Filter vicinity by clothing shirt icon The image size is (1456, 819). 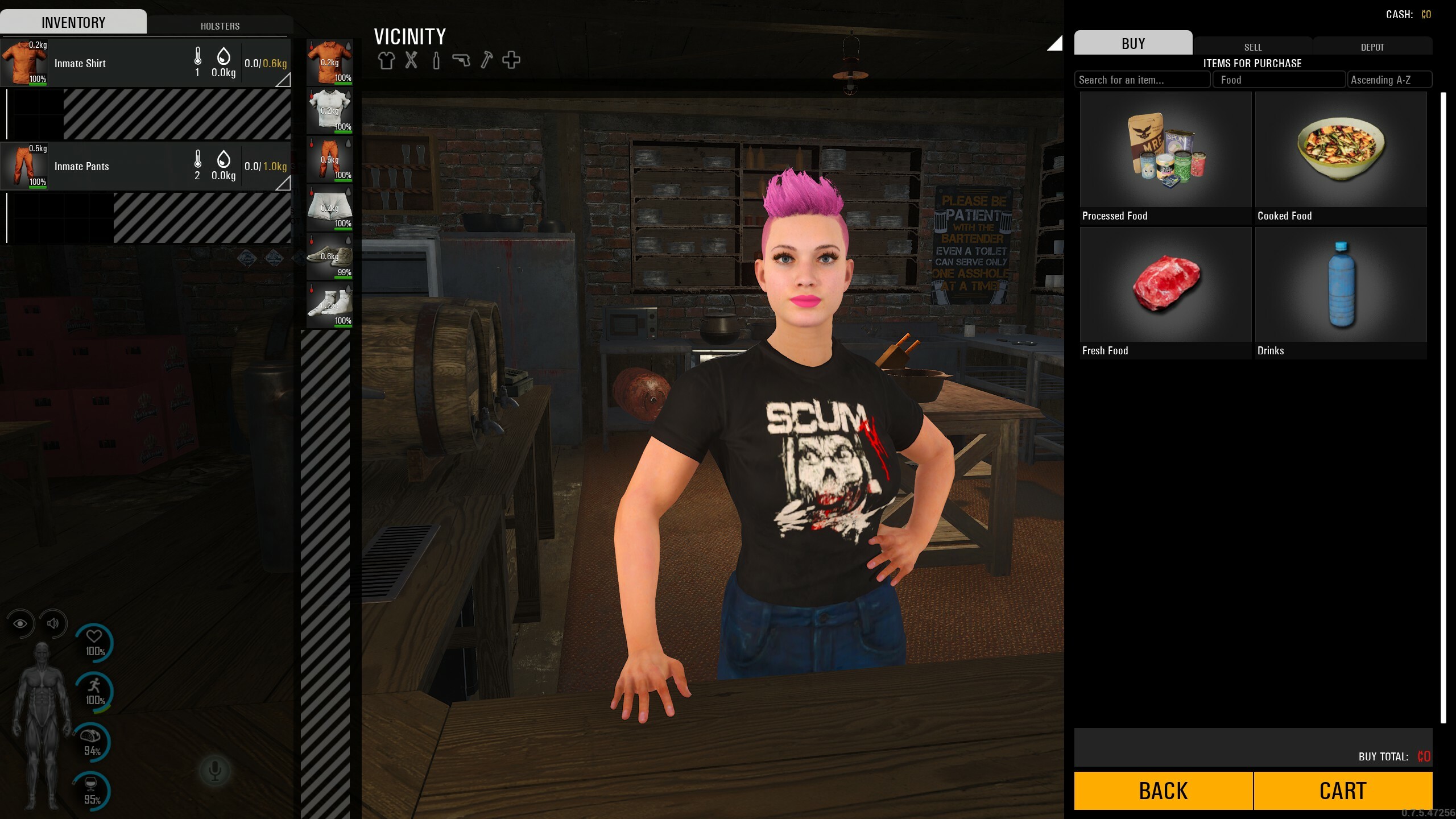pos(386,60)
